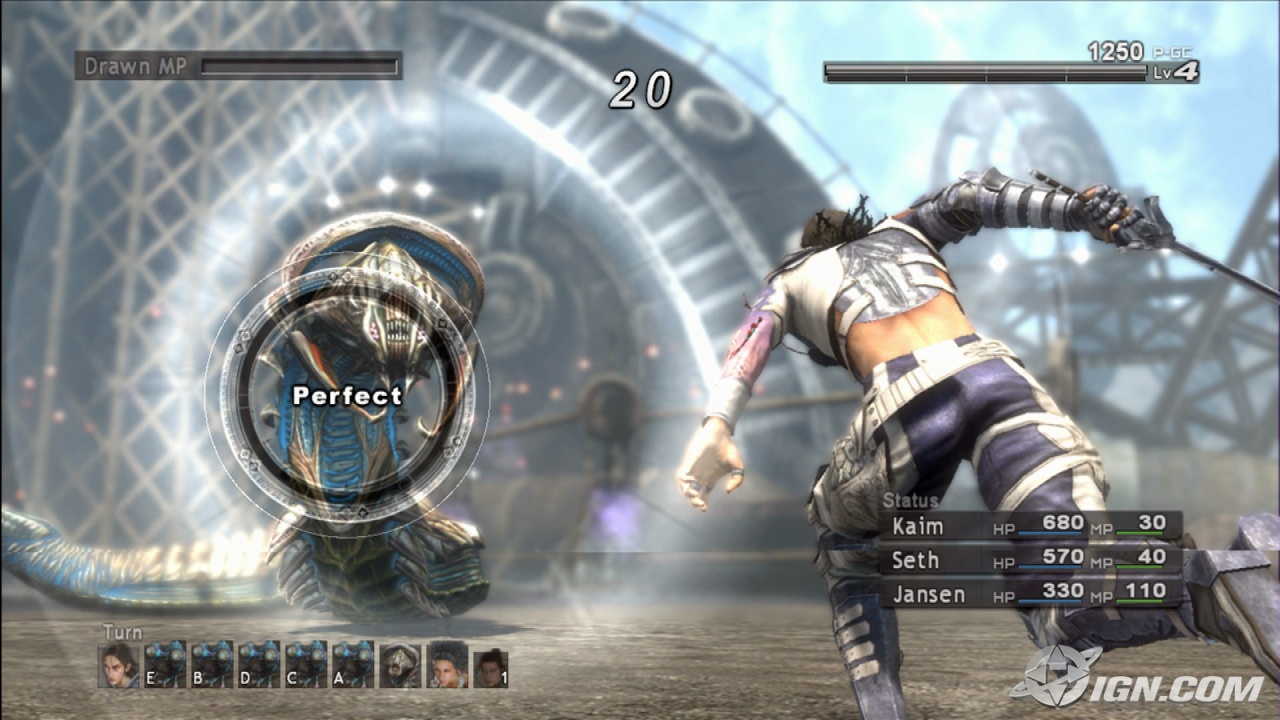Select enemy portrait C in the Turn order
Viewport: 1280px width, 720px height.
(x=307, y=665)
